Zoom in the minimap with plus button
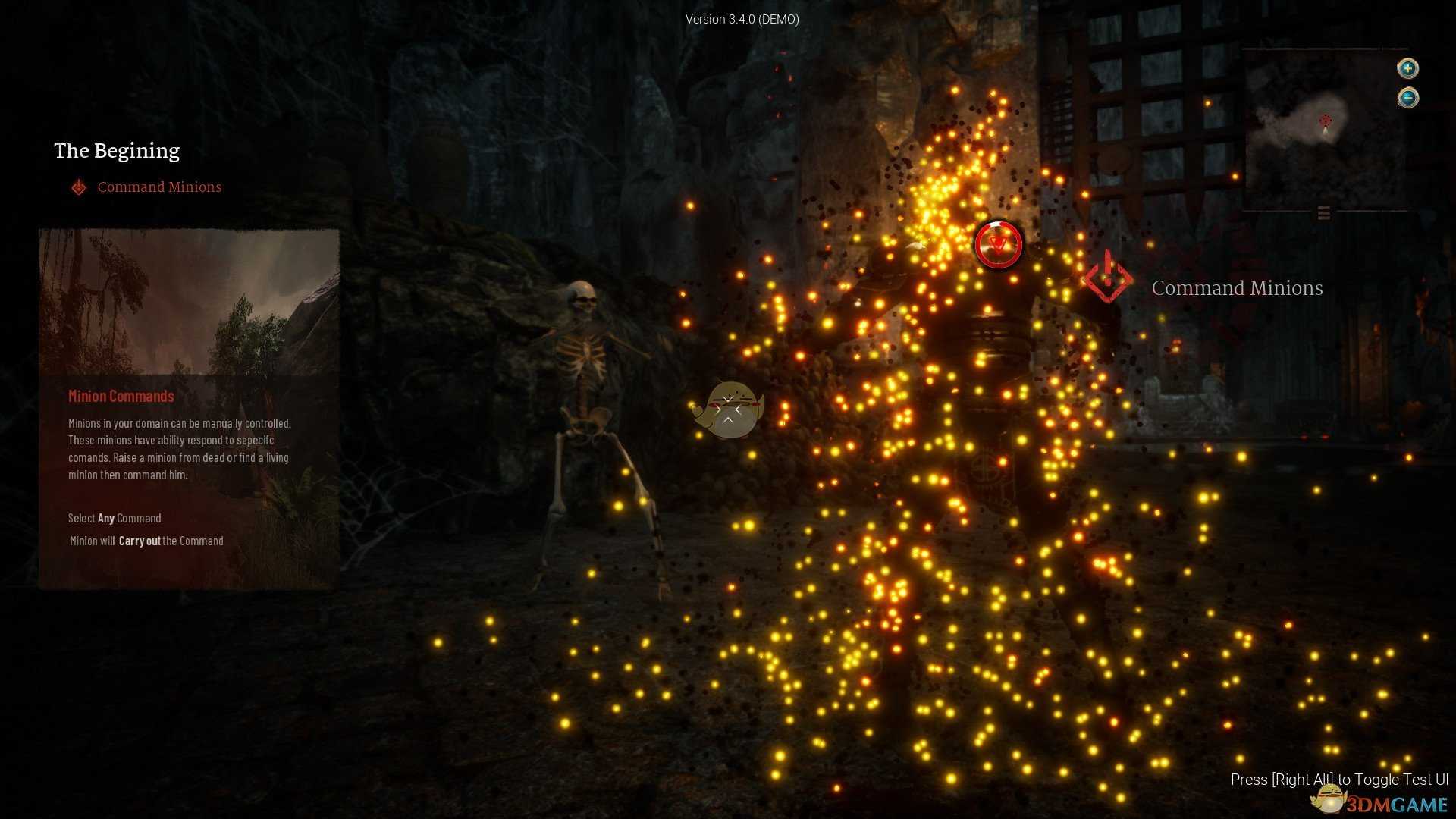This screenshot has height=819, width=1456. (1407, 68)
